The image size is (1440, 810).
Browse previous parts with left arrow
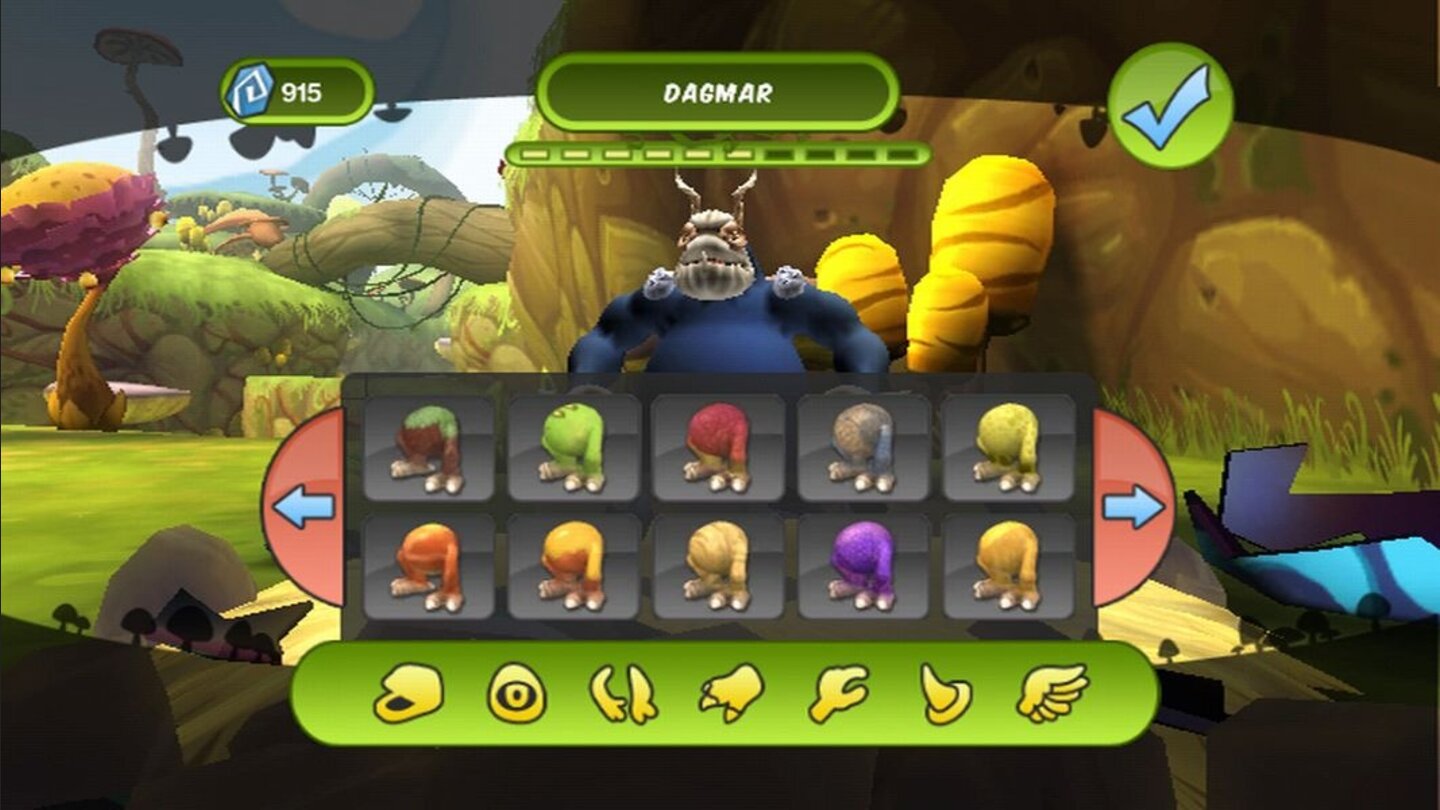pyautogui.click(x=302, y=505)
